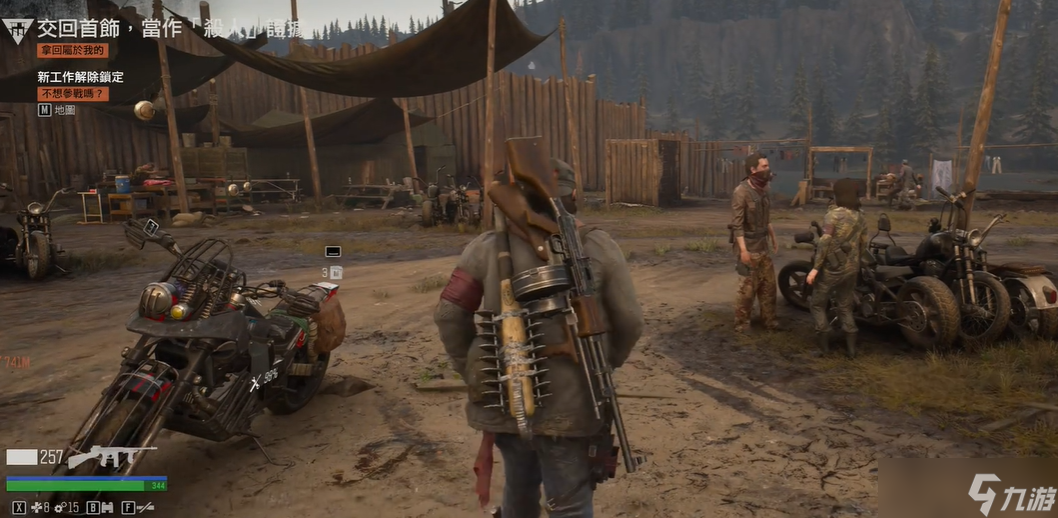This screenshot has width=1058, height=518.
Task: Select the orange 不想參戰嗎？ job tag
Action: coord(72,93)
